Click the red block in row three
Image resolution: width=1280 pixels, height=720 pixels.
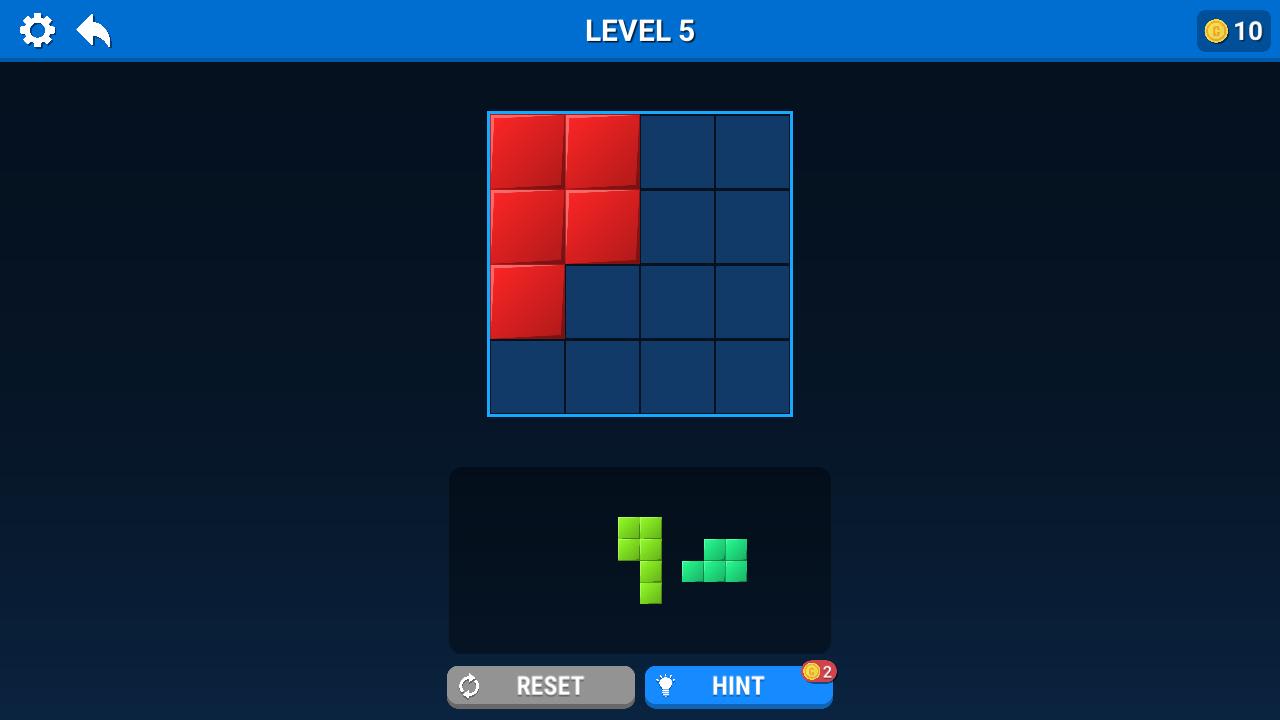[527, 300]
